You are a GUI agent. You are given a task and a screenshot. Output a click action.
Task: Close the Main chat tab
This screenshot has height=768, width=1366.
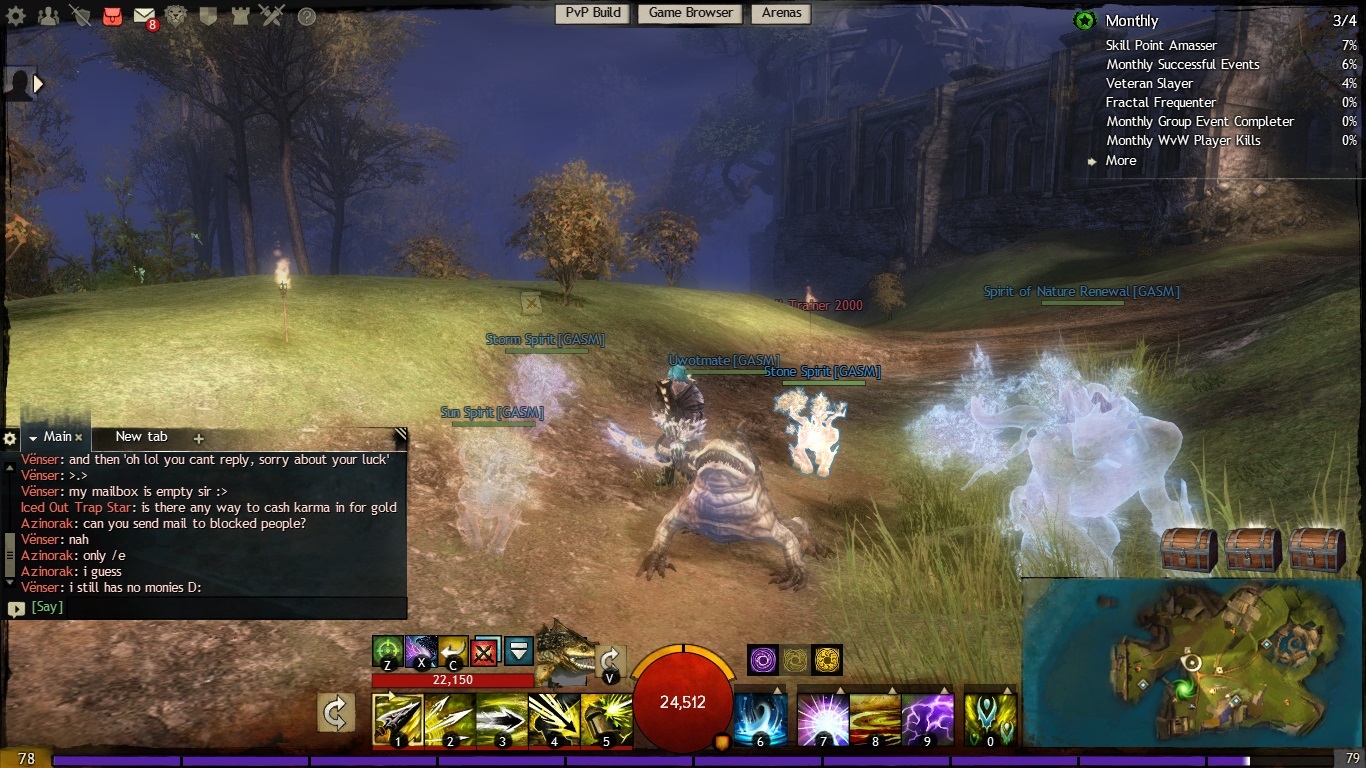(x=78, y=437)
